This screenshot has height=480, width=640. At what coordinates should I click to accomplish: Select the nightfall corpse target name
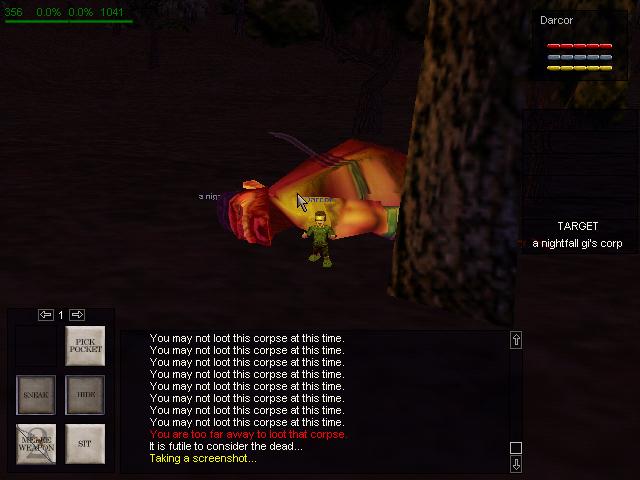point(577,243)
